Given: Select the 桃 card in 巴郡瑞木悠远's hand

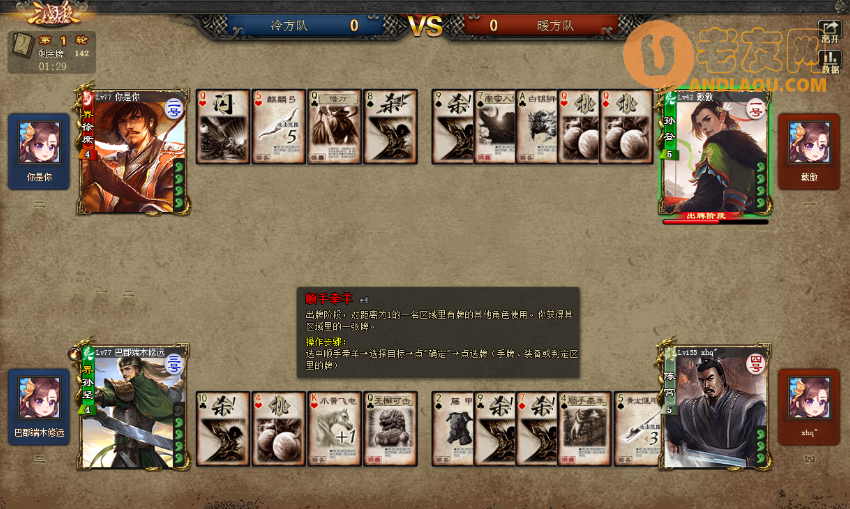Looking at the screenshot, I should 279,428.
